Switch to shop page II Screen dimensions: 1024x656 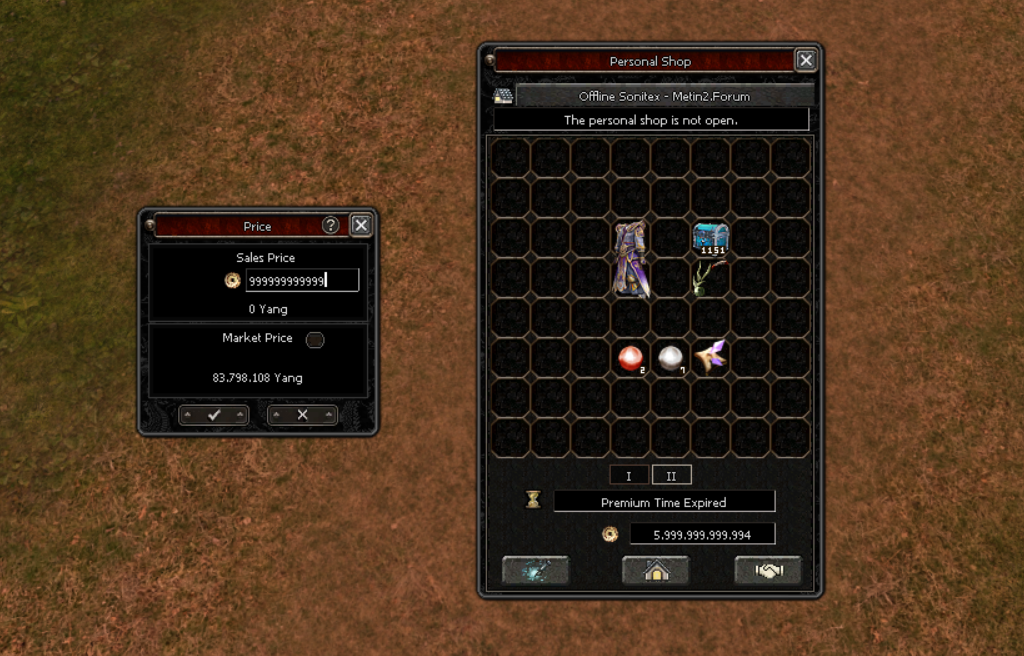point(671,476)
